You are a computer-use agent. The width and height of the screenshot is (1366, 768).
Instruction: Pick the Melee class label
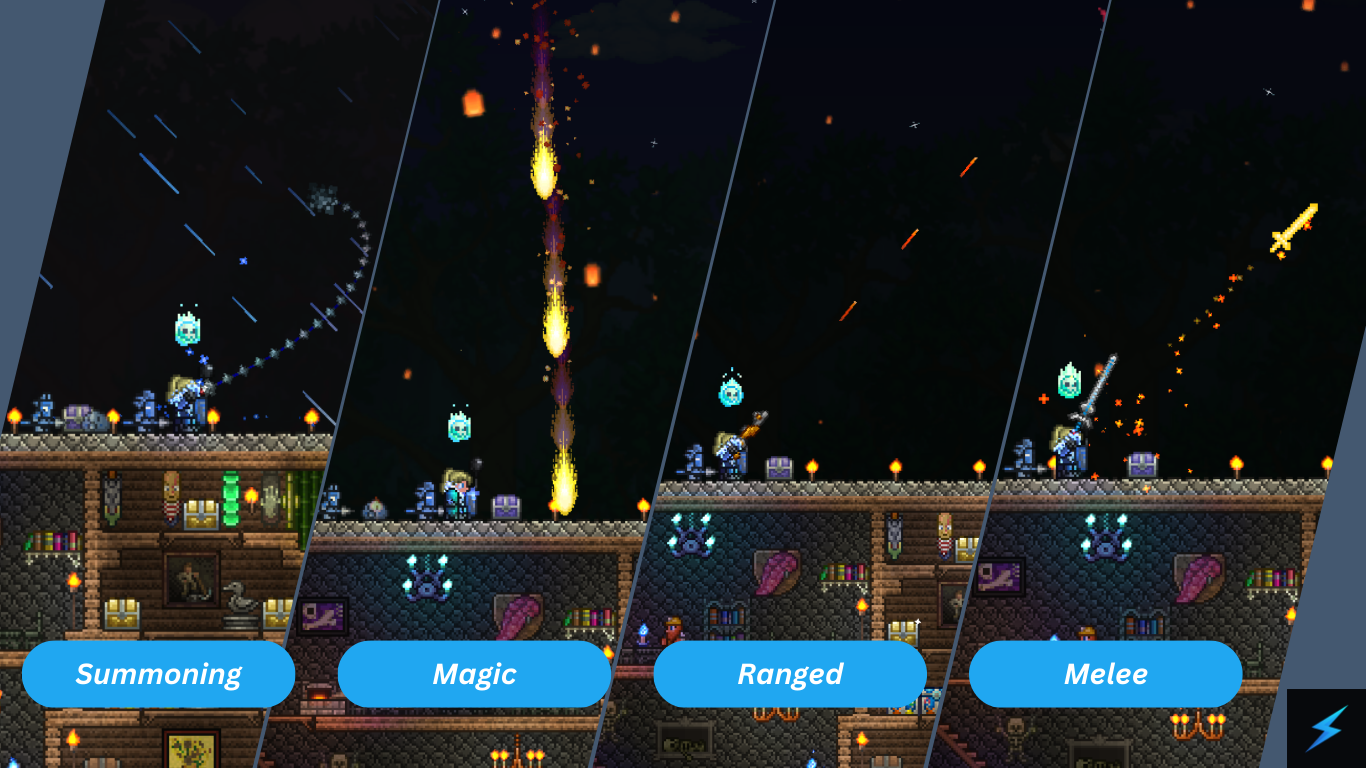(1105, 674)
